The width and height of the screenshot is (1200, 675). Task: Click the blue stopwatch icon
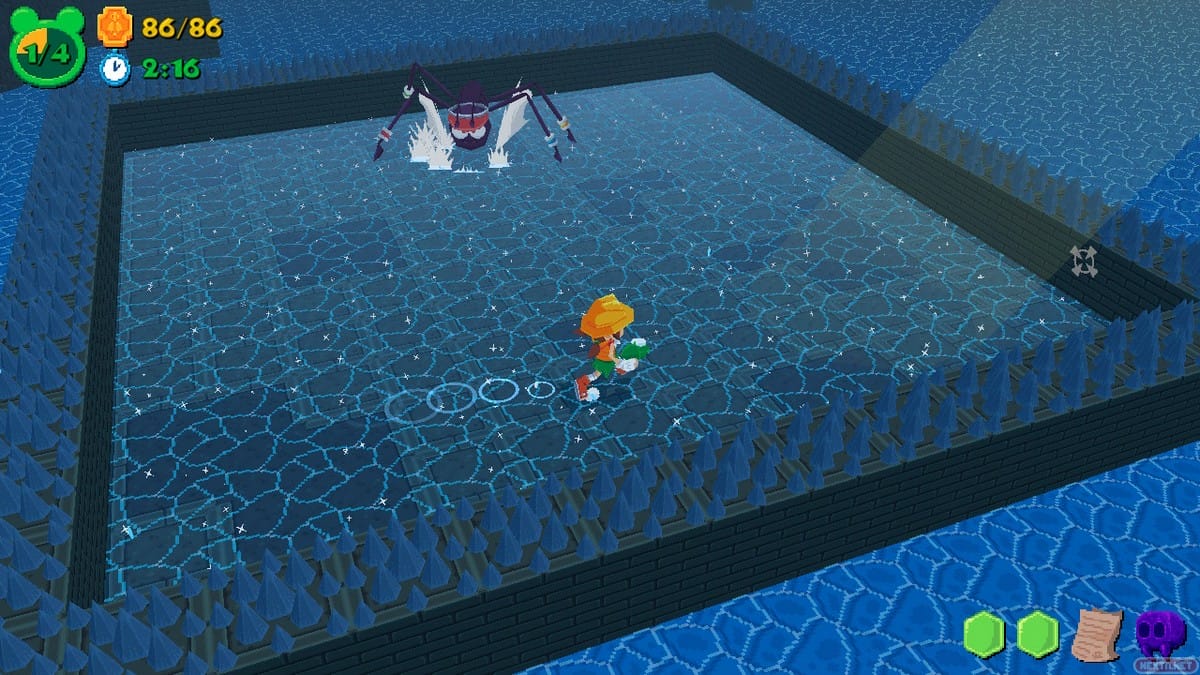point(115,68)
